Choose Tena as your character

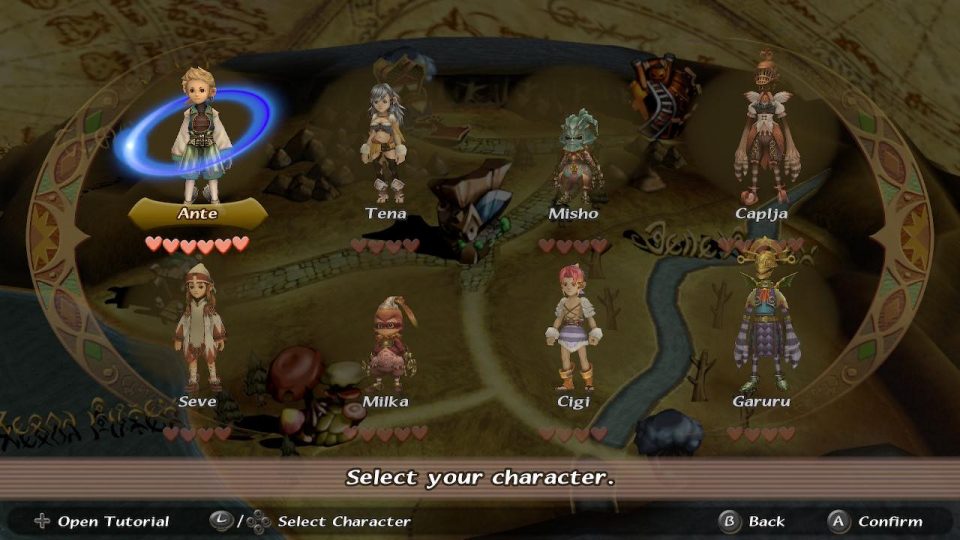click(x=385, y=145)
